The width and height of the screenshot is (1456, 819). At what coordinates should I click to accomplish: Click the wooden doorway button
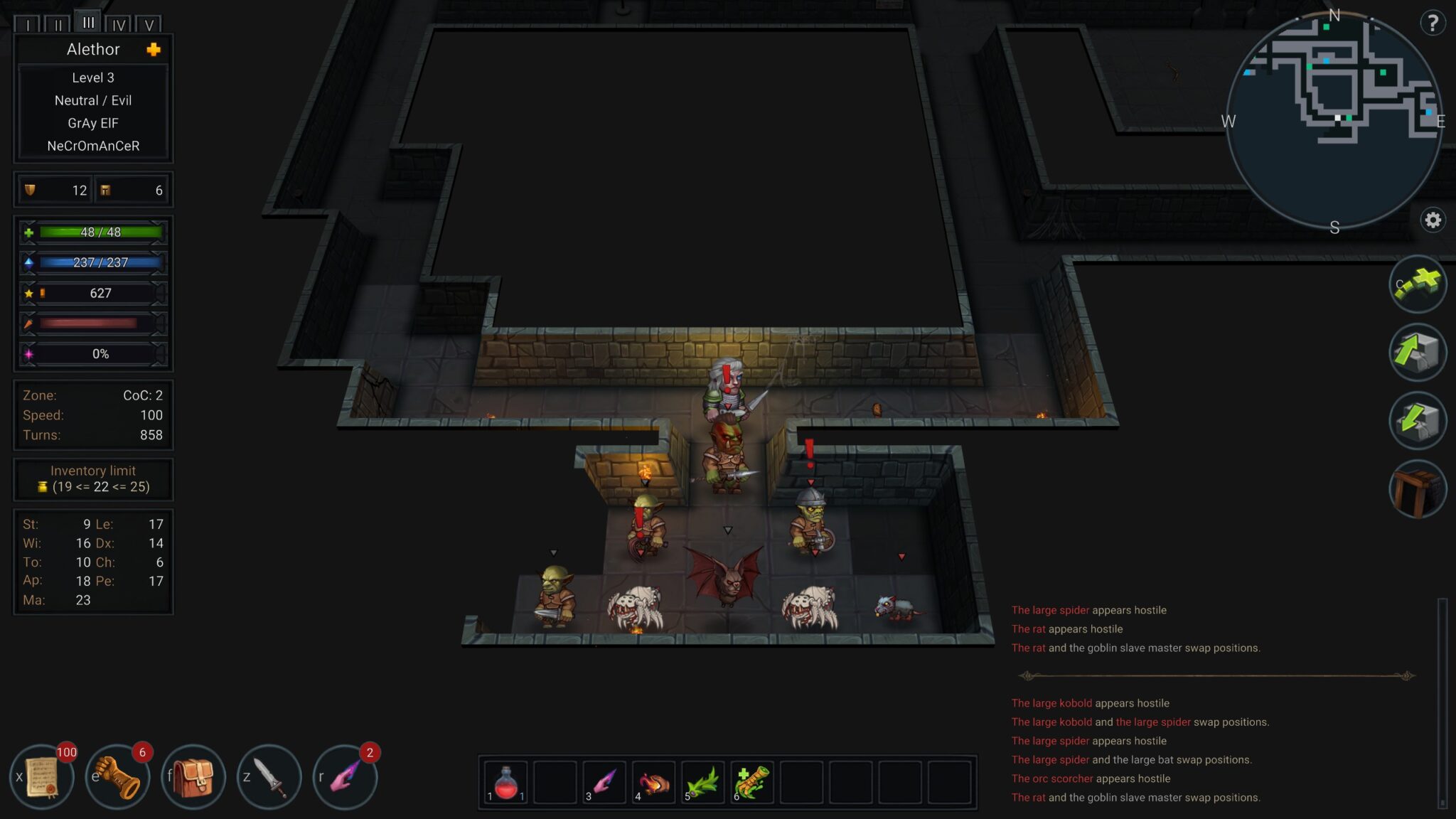coord(1418,489)
